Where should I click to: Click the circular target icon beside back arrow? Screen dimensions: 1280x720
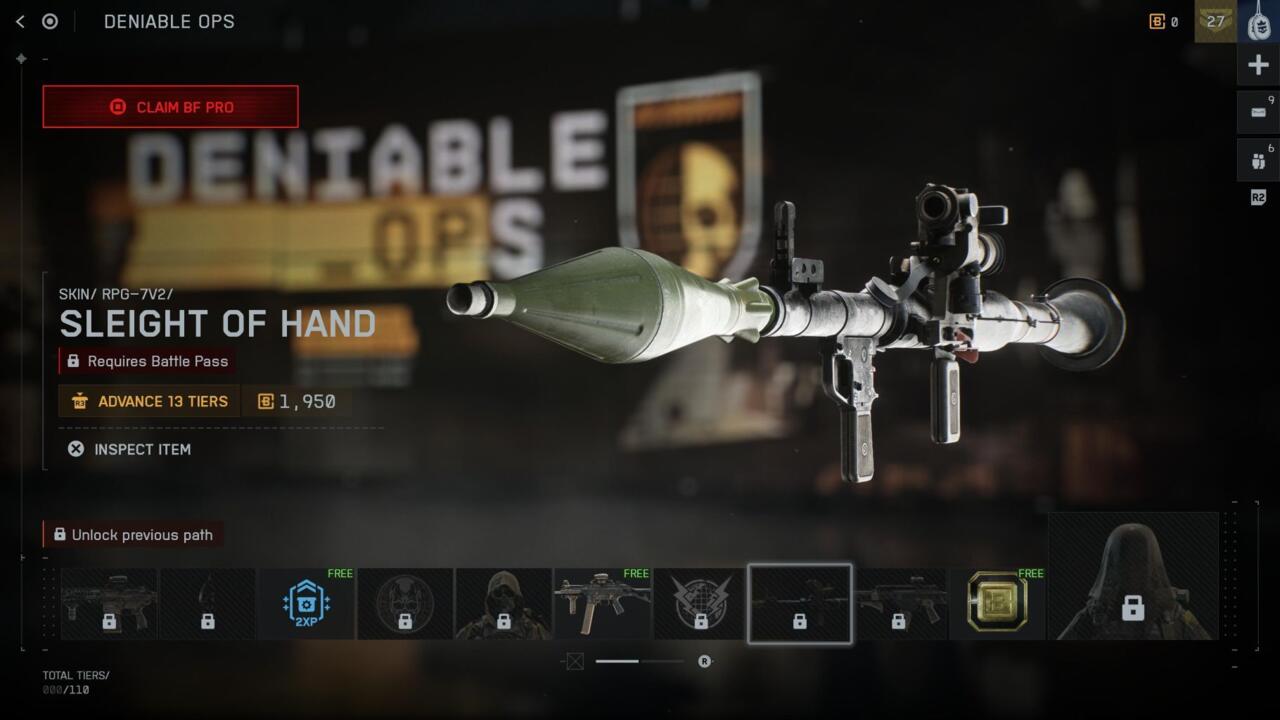(50, 21)
